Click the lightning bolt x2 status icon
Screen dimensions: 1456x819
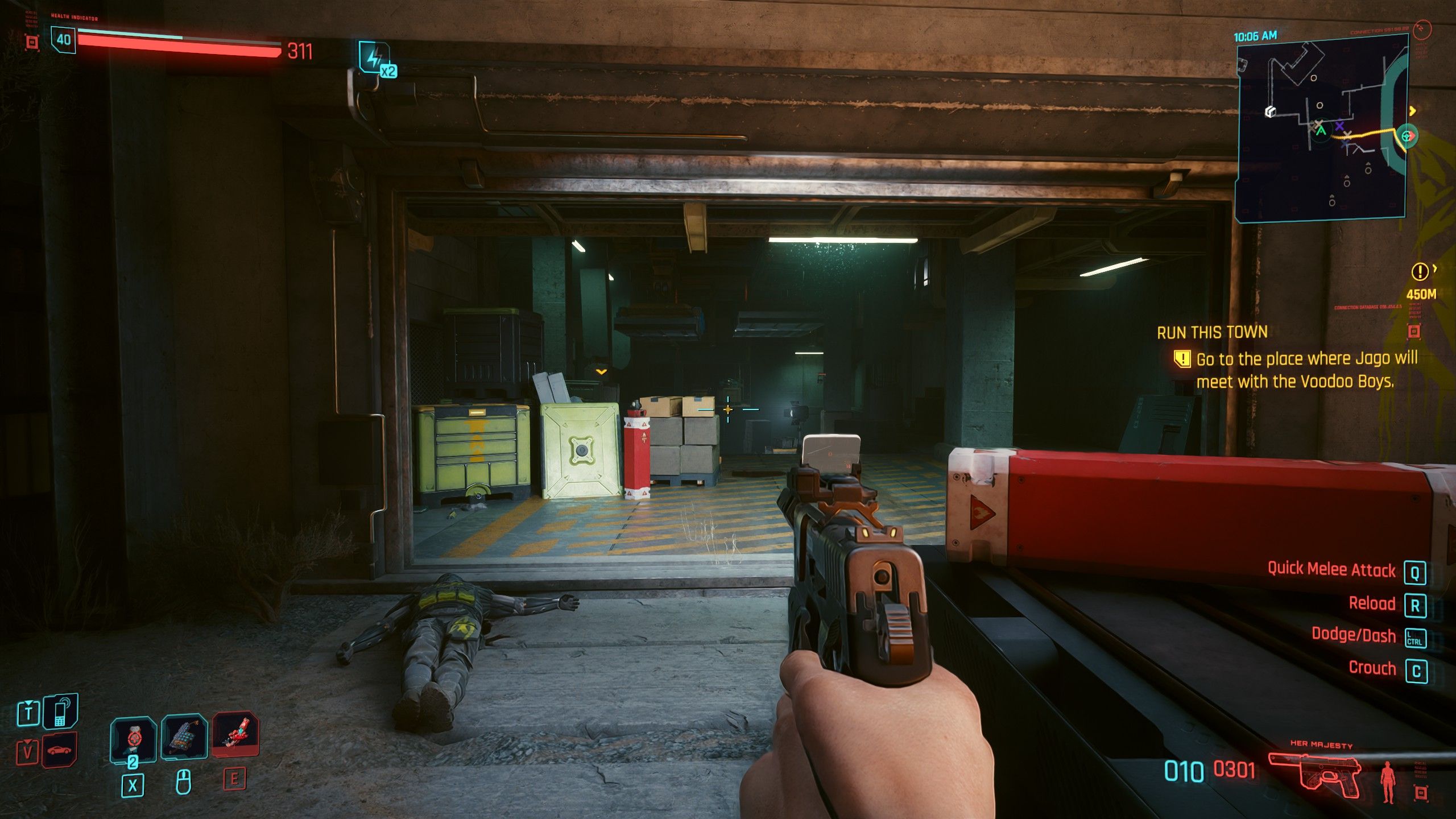[375, 58]
